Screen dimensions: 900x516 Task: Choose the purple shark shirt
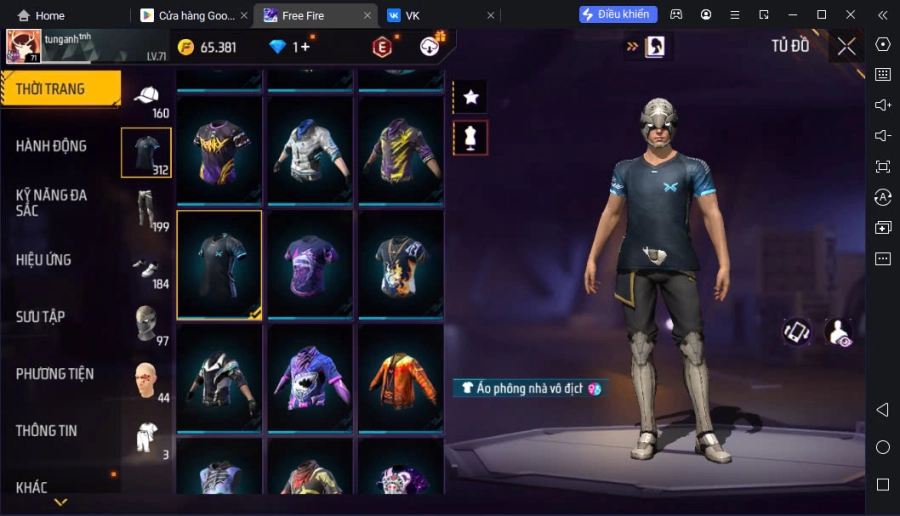(x=310, y=378)
